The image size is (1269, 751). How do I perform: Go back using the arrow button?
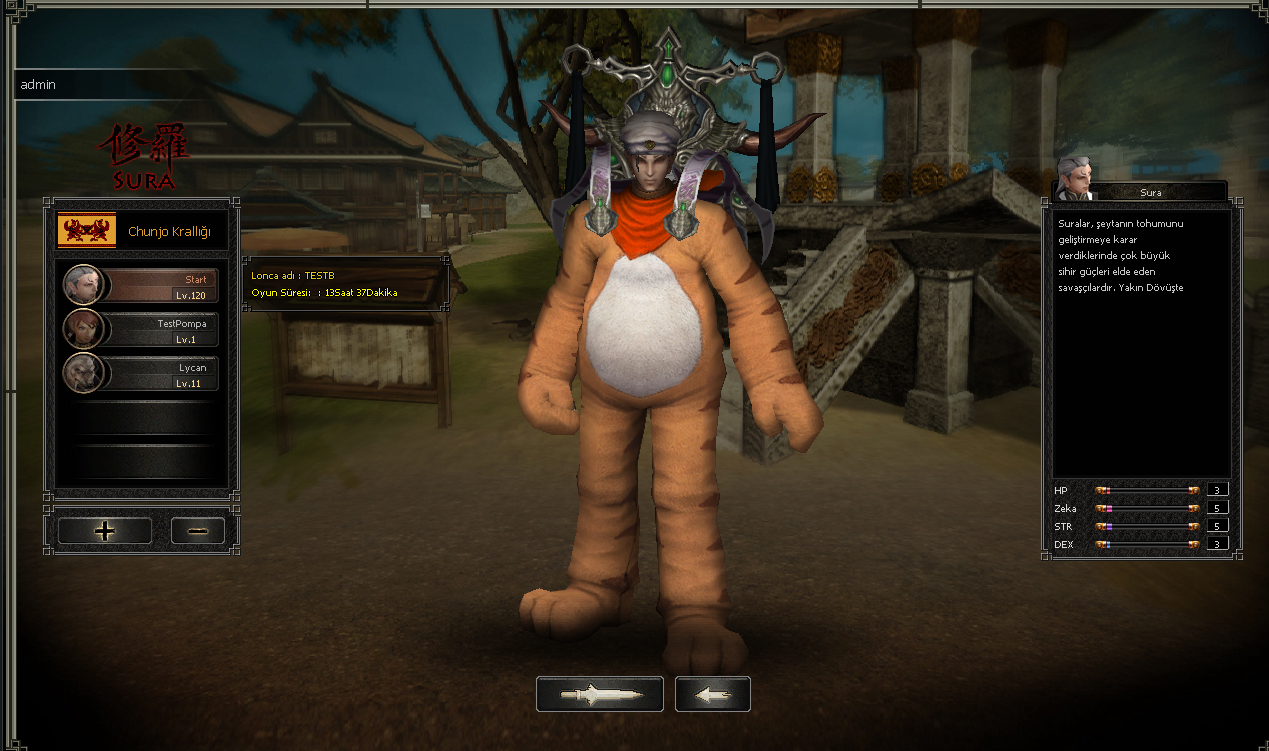pyautogui.click(x=712, y=694)
